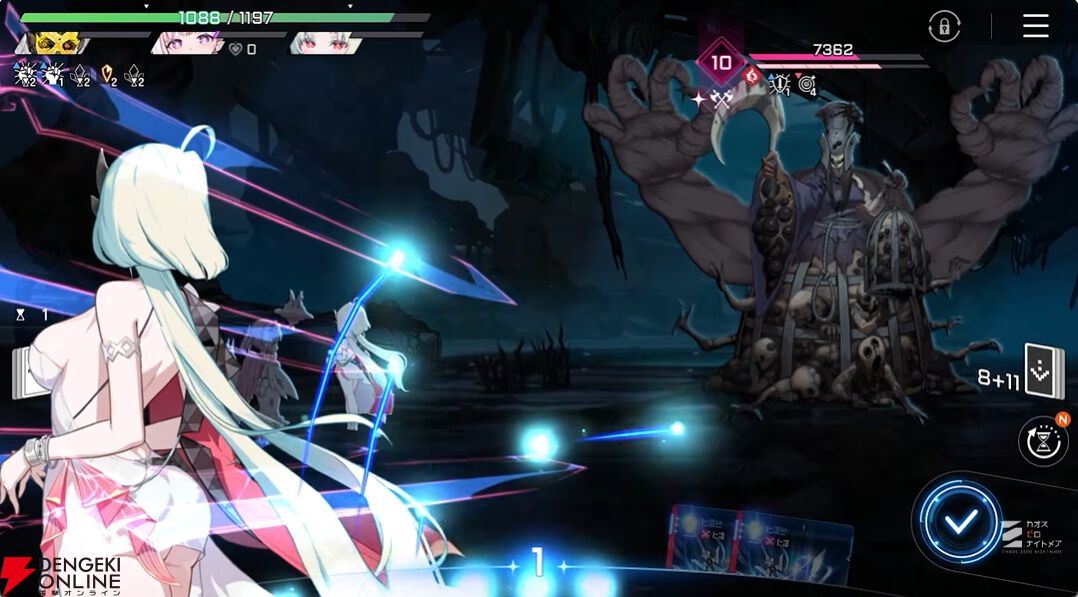Check the enemy's action counter diamond showing 10
Image resolution: width=1078 pixels, height=597 pixels.
[721, 62]
